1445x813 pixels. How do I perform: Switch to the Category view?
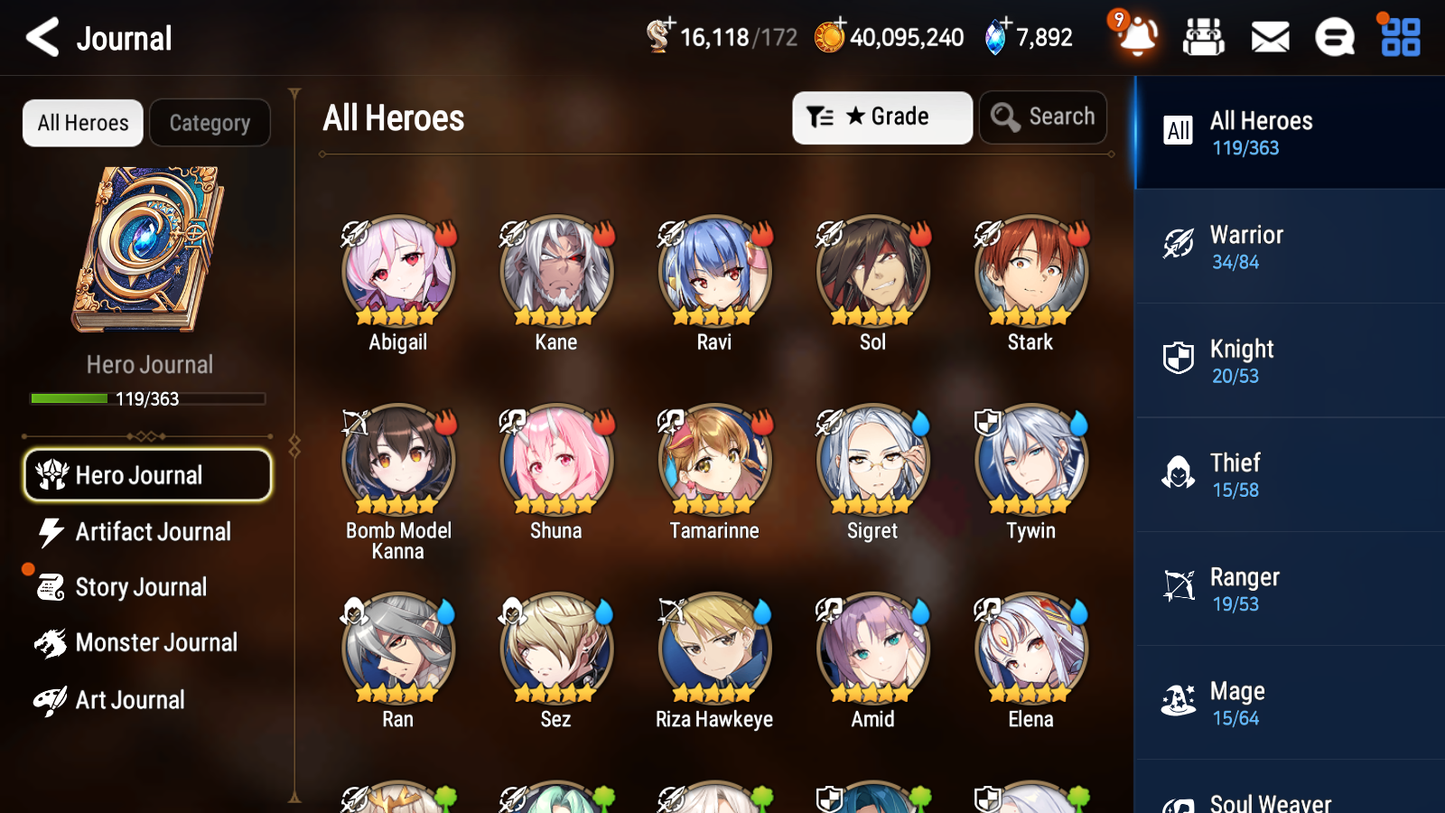click(209, 122)
